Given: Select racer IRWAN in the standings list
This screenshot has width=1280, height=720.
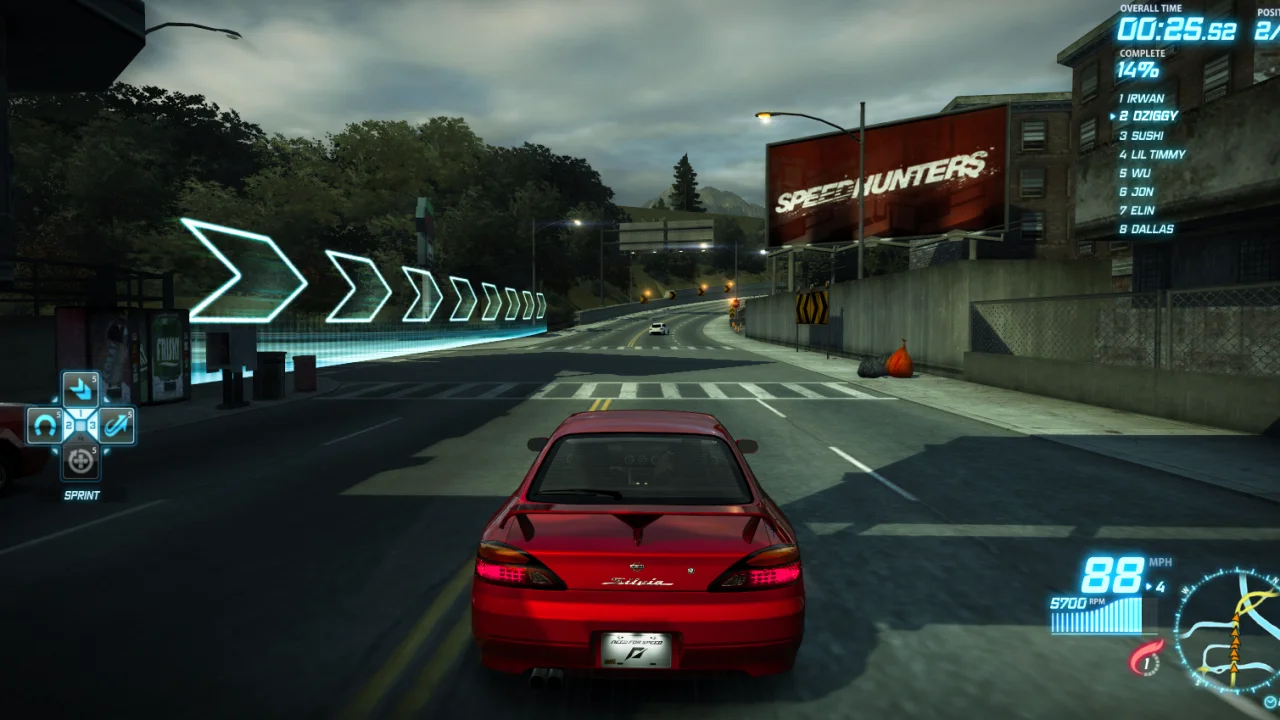Looking at the screenshot, I should [1145, 98].
